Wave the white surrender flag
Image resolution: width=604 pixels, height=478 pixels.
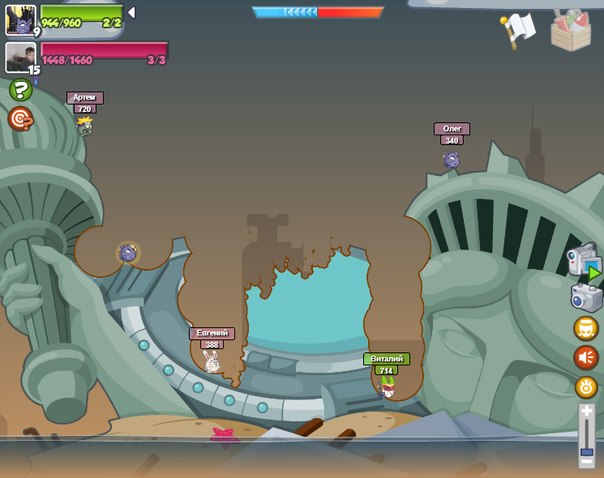(x=518, y=29)
